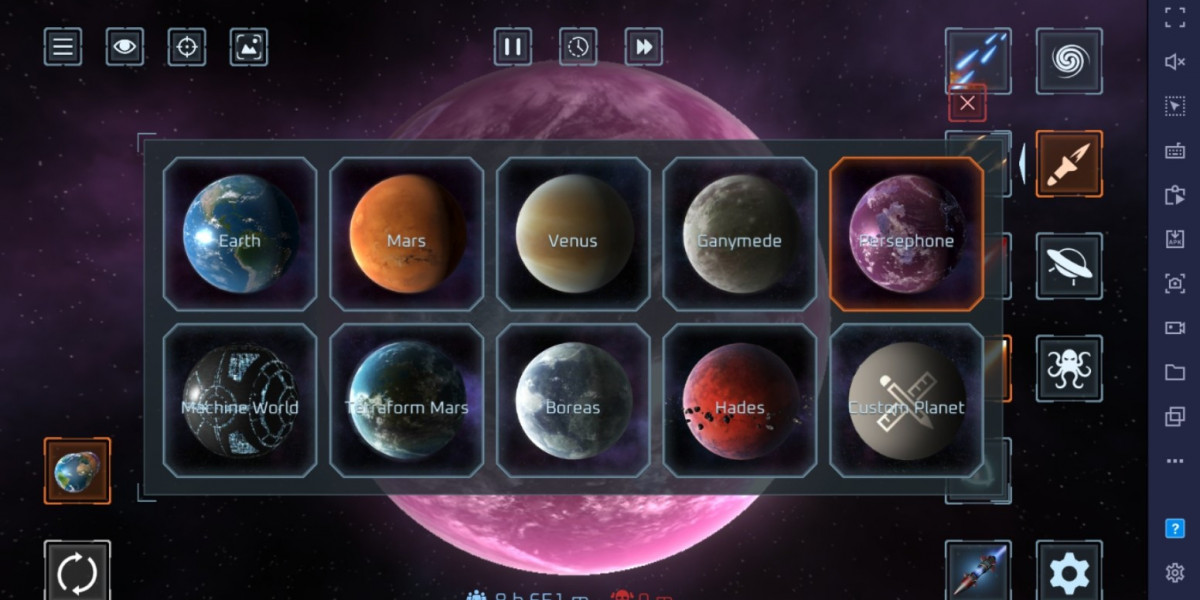This screenshot has width=1200, height=600.
Task: Open the screenshot picture mode button
Action: click(x=249, y=47)
